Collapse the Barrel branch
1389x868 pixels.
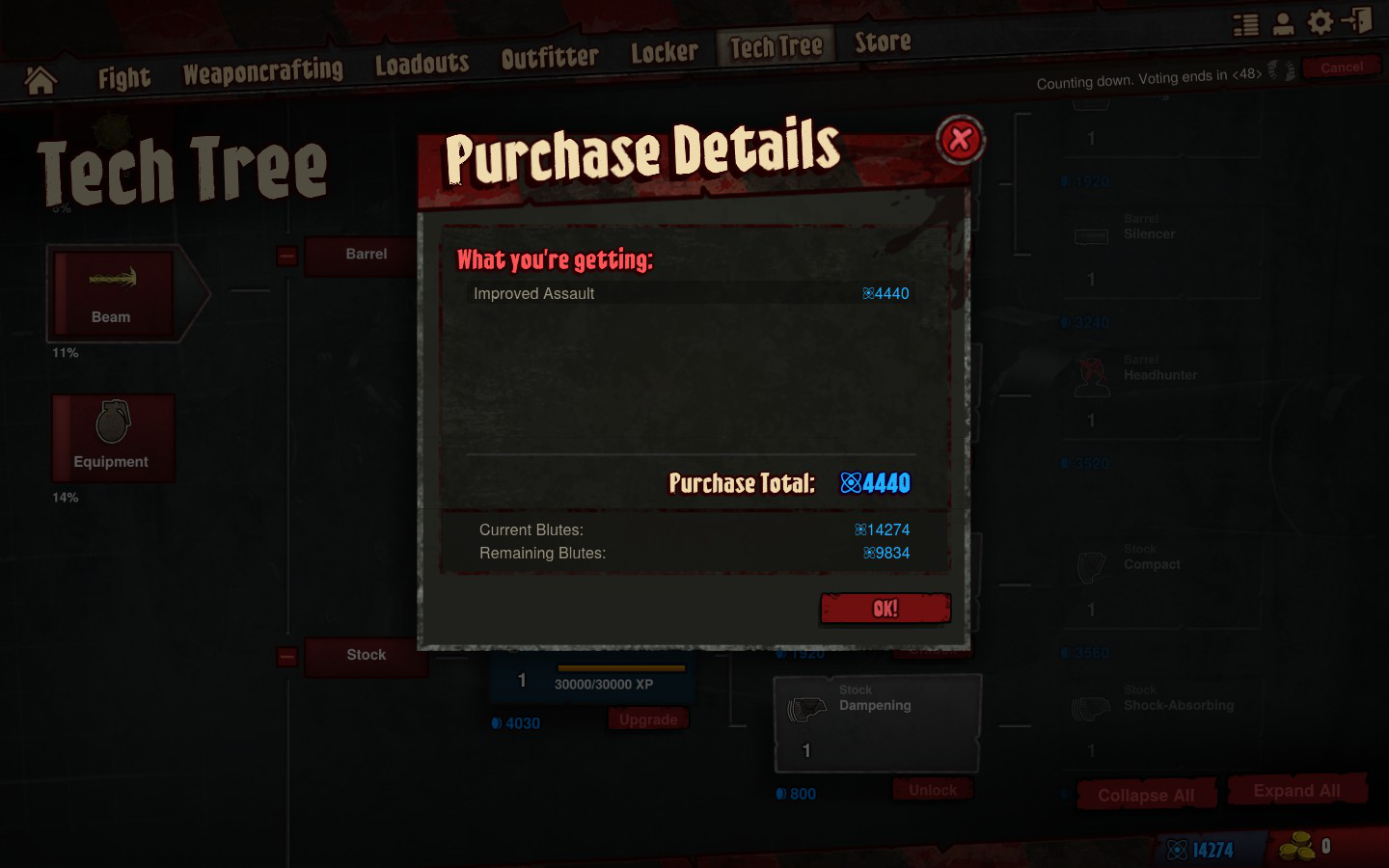286,256
